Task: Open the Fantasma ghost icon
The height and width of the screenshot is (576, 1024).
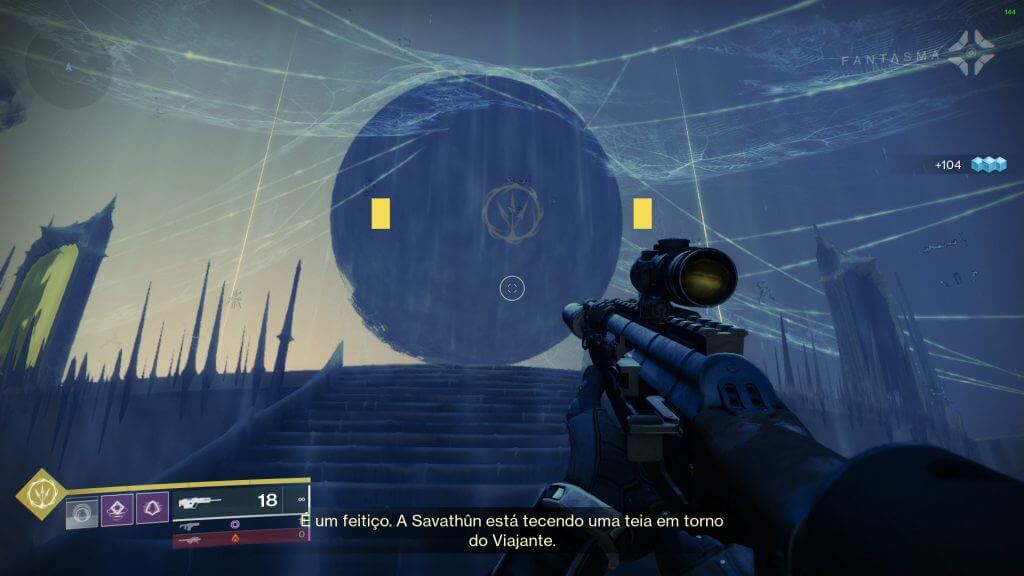Action: click(x=971, y=53)
